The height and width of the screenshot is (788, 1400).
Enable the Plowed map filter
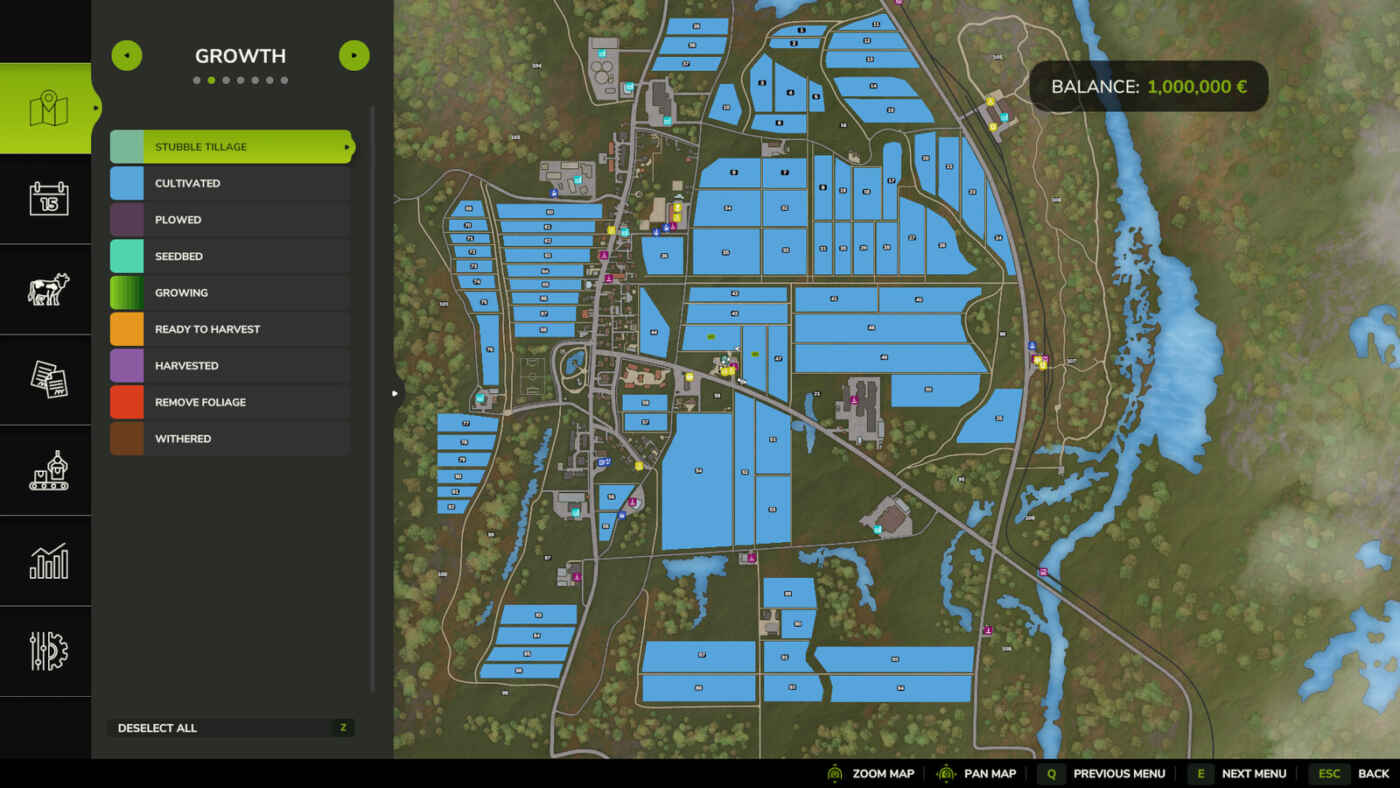pyautogui.click(x=230, y=219)
